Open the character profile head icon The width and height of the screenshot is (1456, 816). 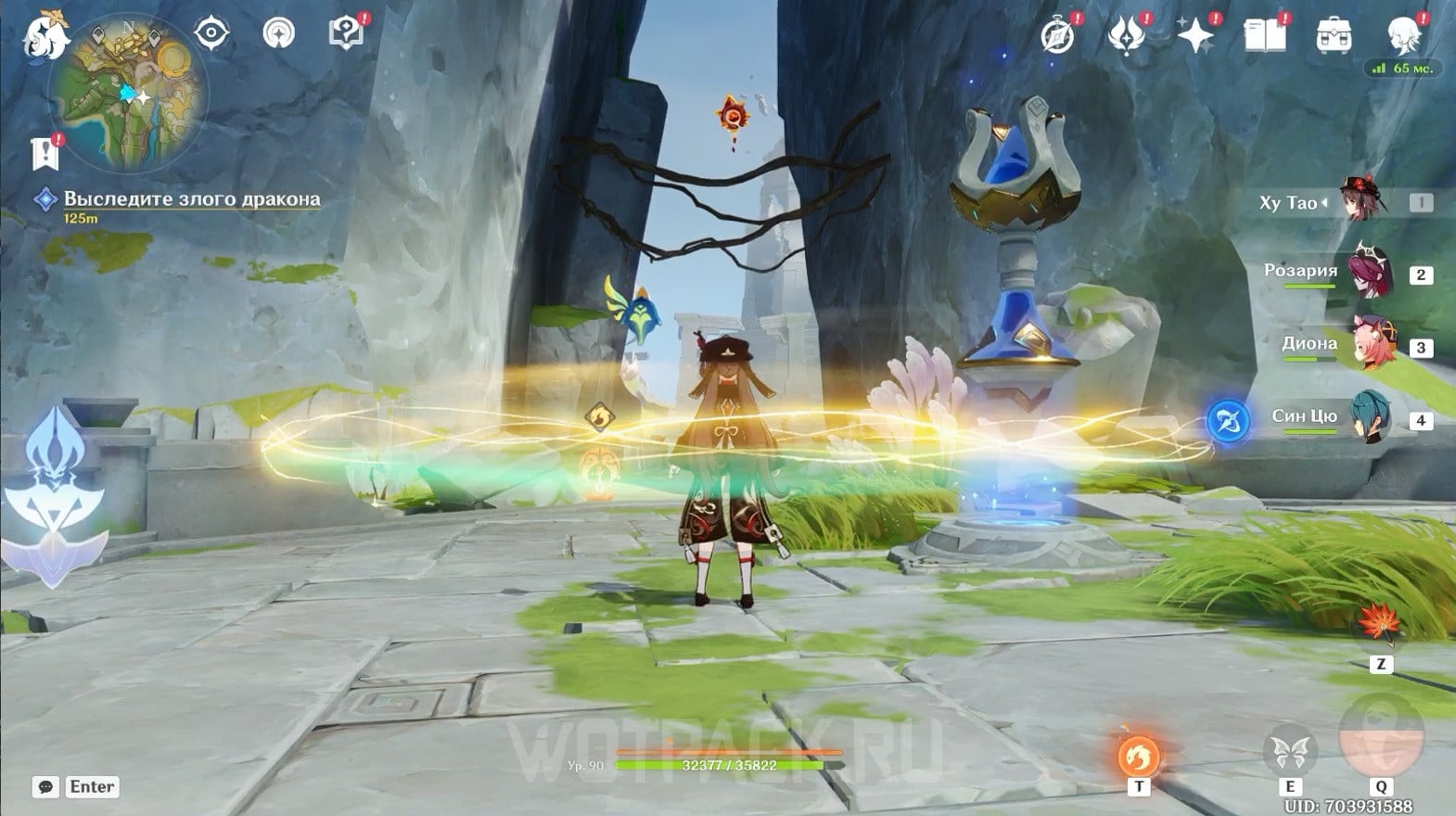tap(1402, 36)
